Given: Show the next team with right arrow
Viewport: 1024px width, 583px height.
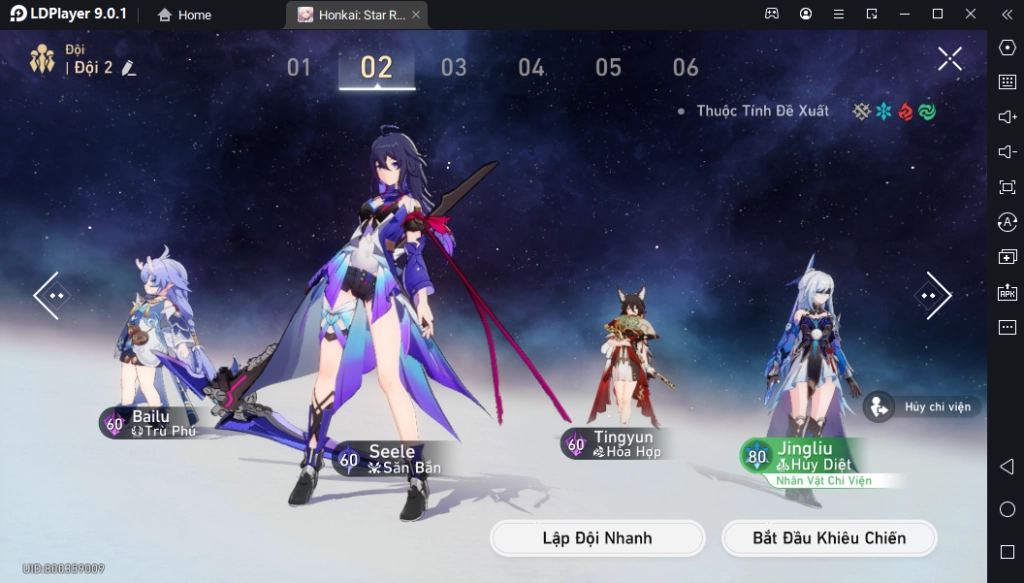Looking at the screenshot, I should (x=932, y=296).
